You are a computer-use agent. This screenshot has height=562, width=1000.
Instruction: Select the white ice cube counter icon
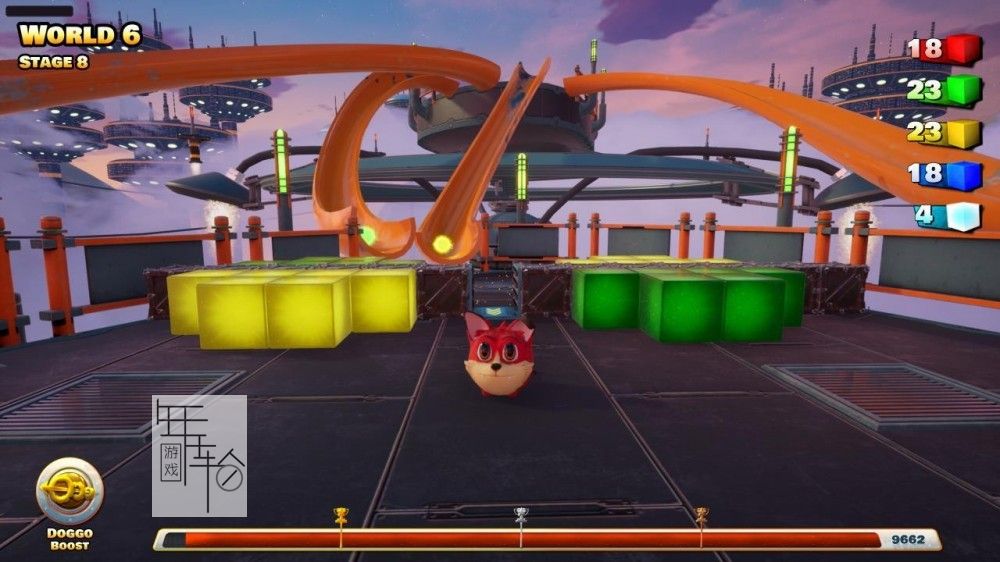point(963,217)
